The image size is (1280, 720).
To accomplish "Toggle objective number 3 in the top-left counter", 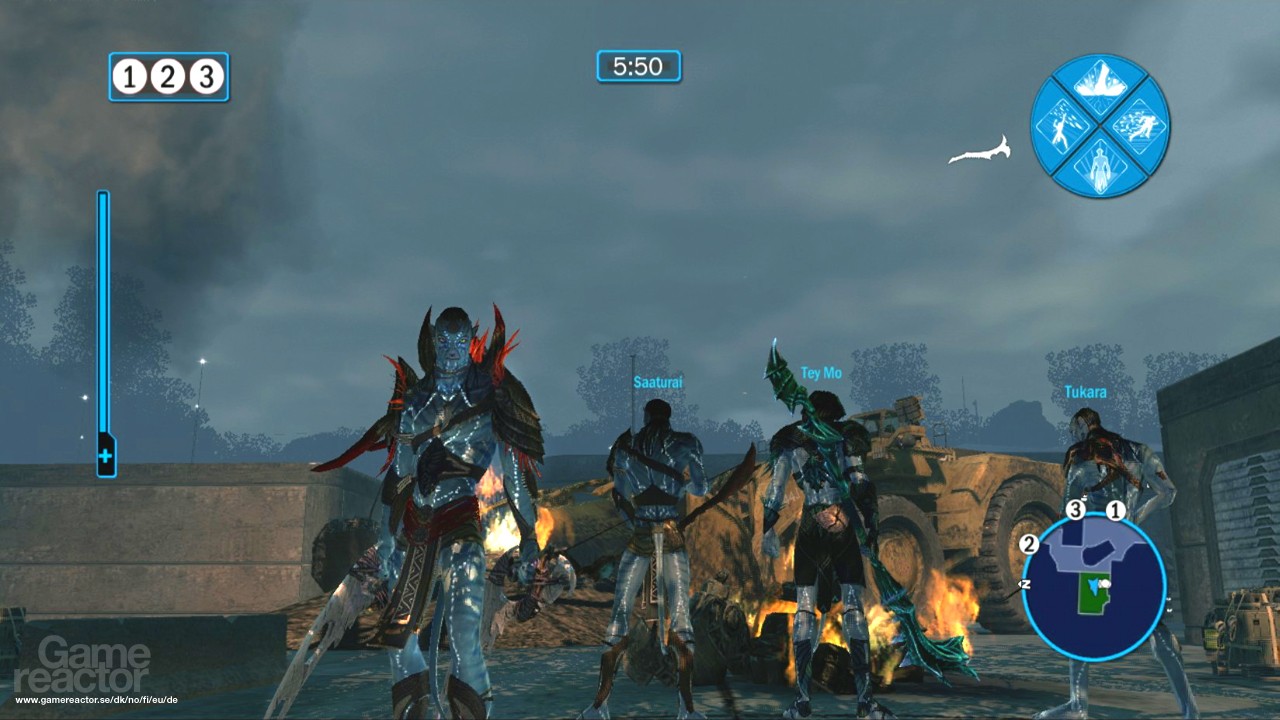I will click(x=207, y=76).
